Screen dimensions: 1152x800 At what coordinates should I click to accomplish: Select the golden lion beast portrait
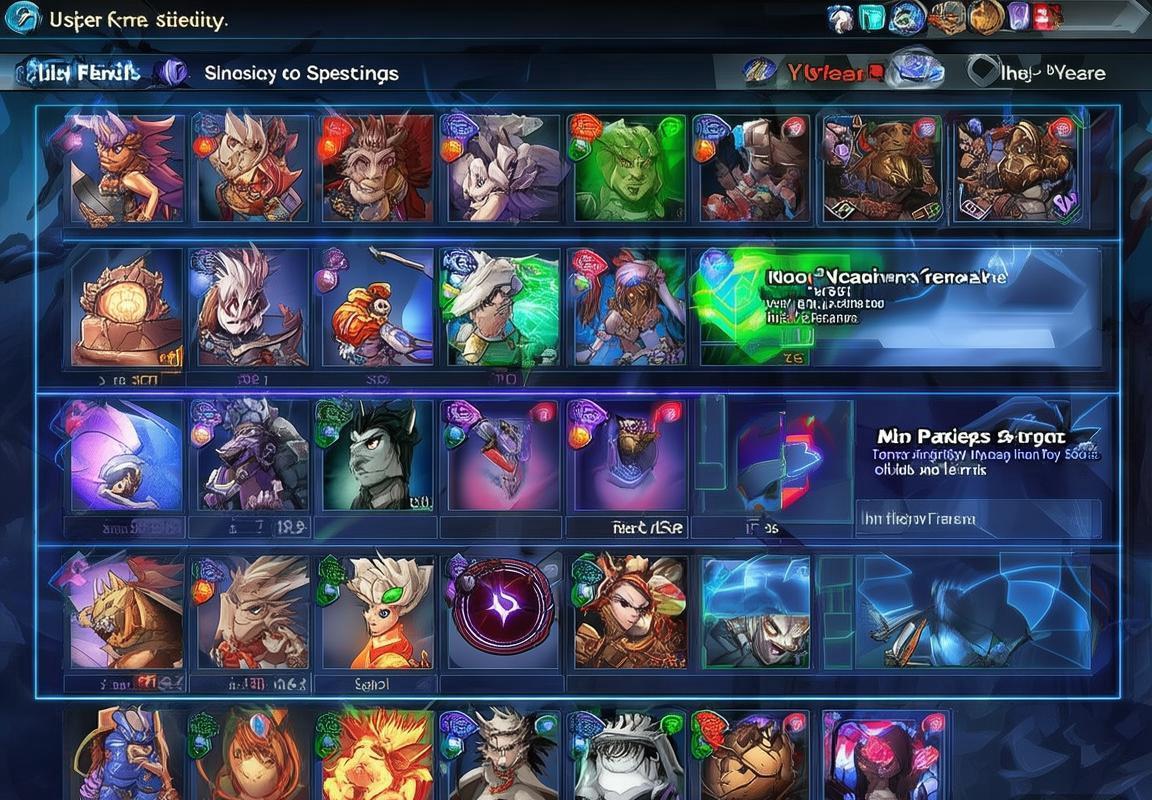coord(126,612)
